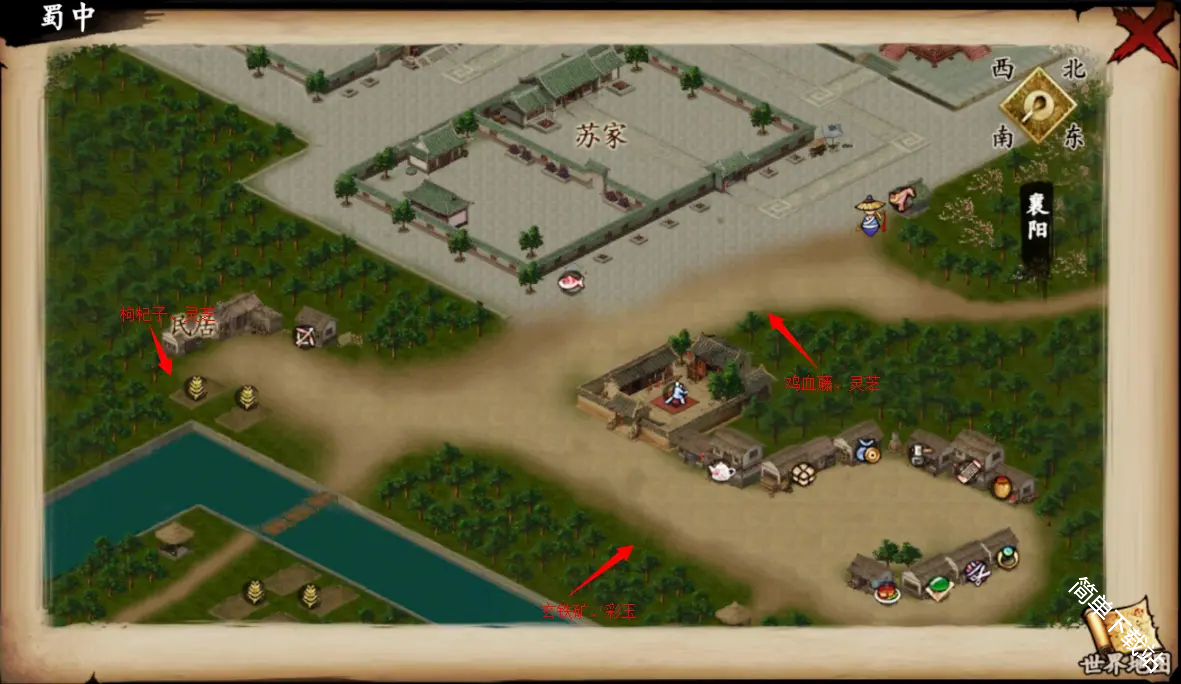Select the crossed-swords weapon shop marker
This screenshot has width=1181, height=684.
[x=304, y=337]
